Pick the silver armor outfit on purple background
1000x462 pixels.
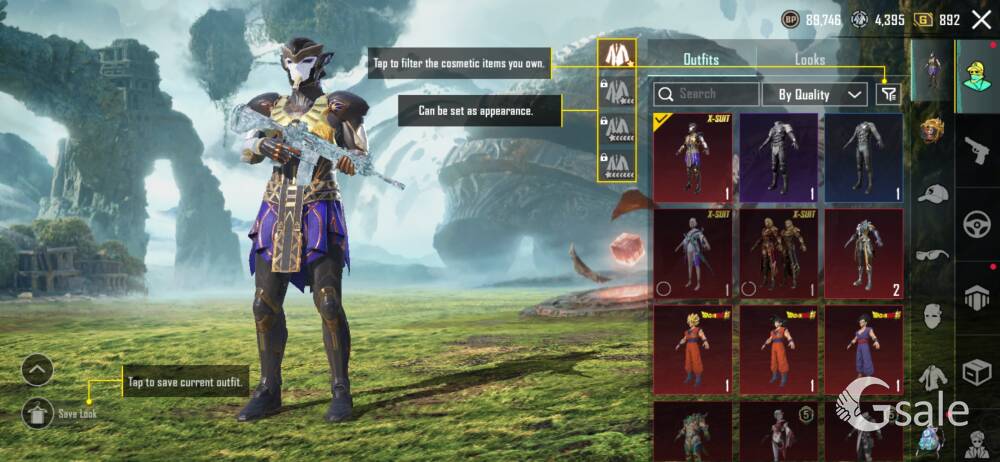tap(778, 153)
